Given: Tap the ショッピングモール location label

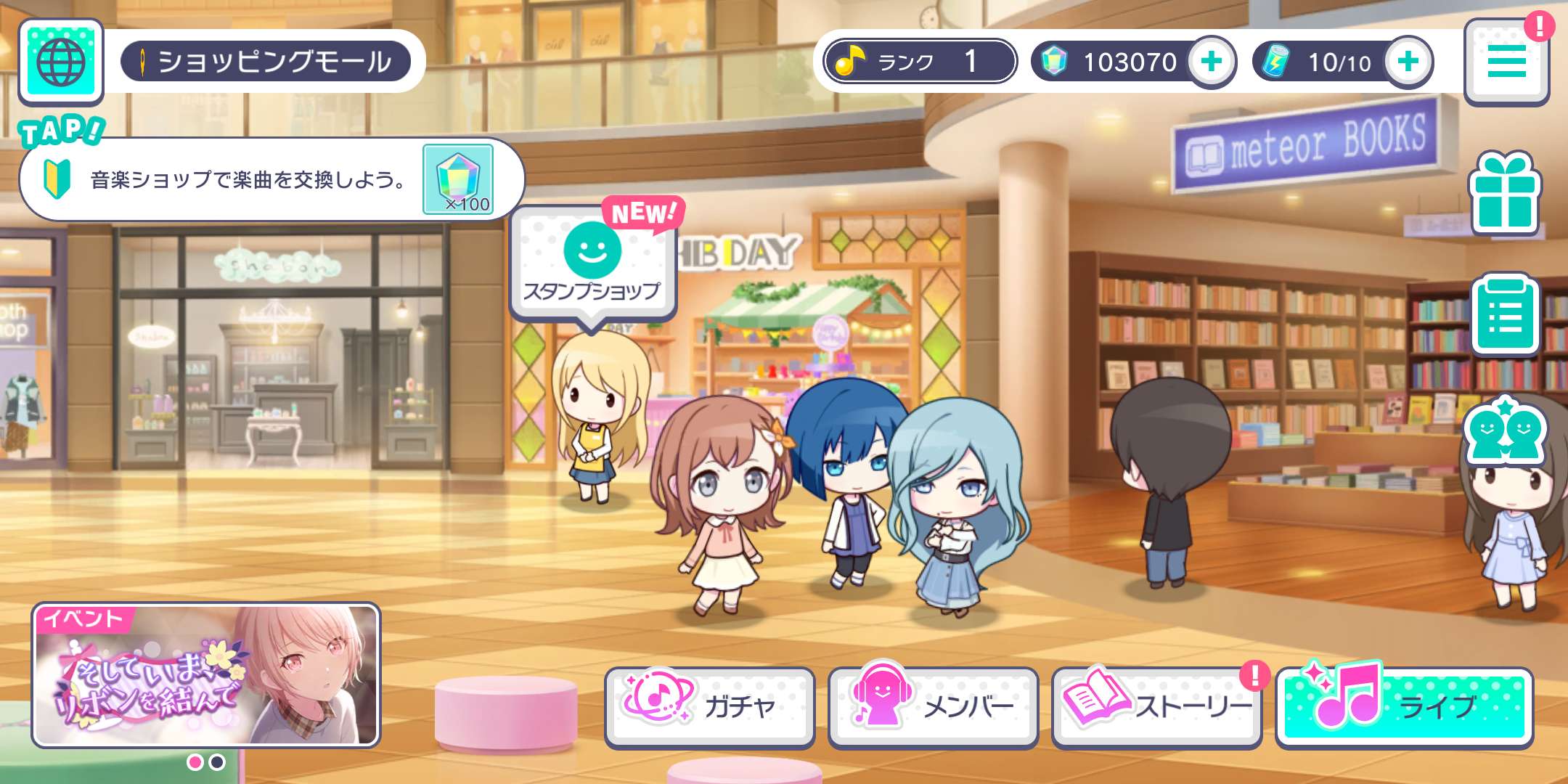Looking at the screenshot, I should pyautogui.click(x=266, y=62).
